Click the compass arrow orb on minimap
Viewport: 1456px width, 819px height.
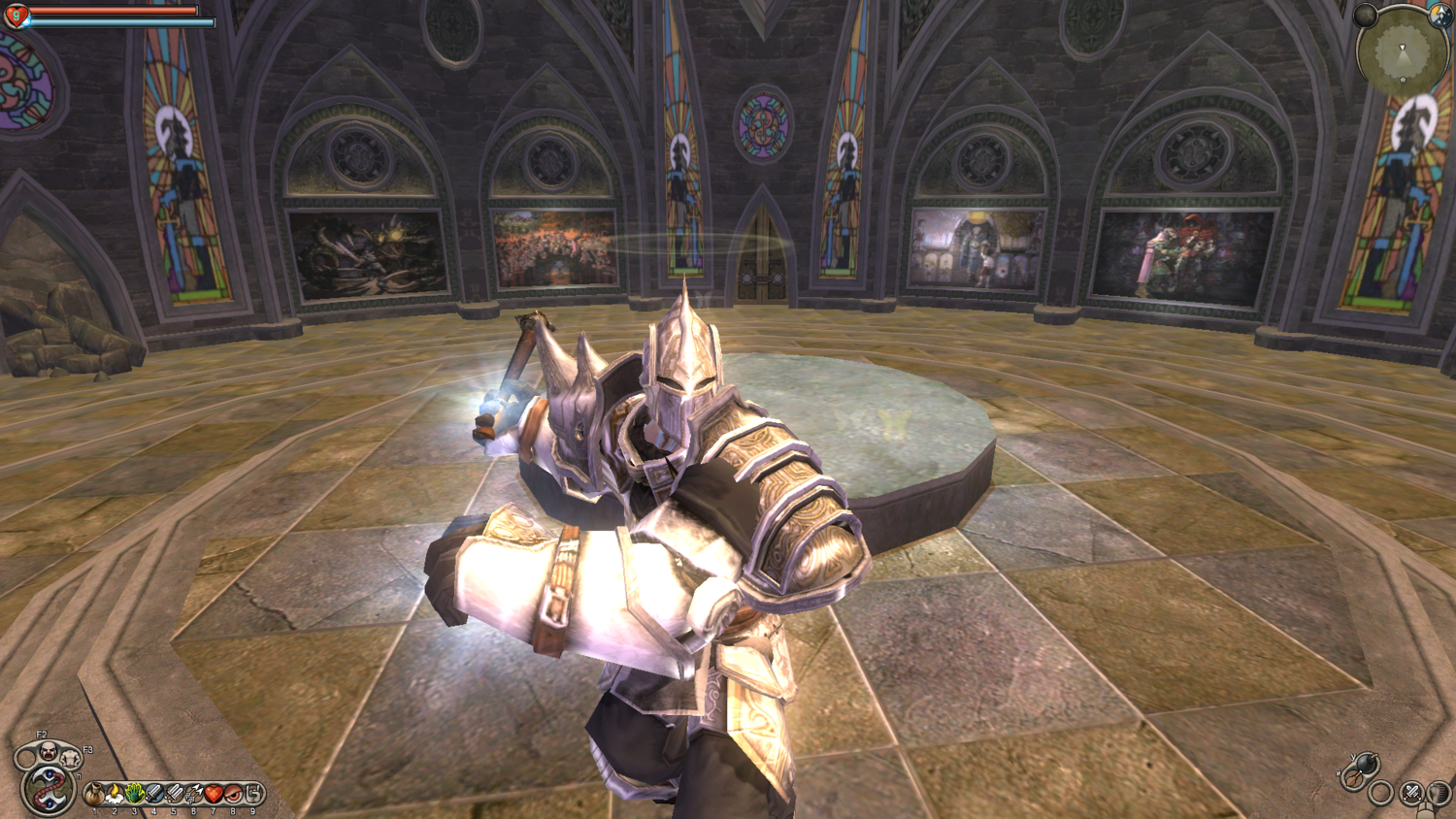pos(1441,16)
